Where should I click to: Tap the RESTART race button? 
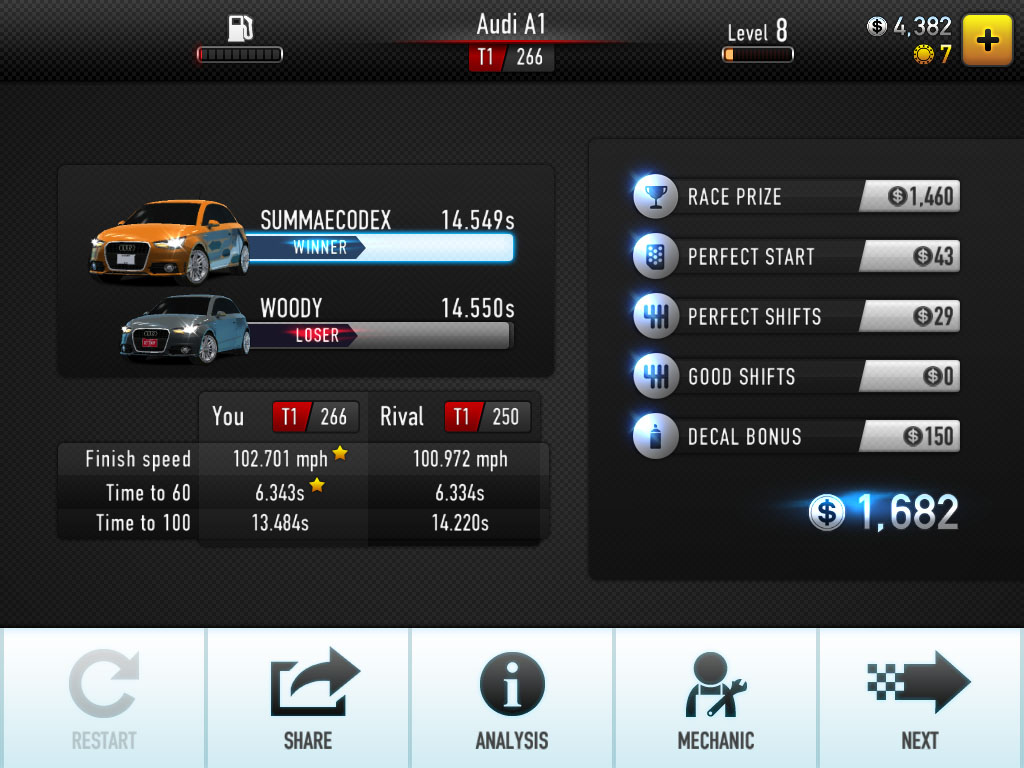coord(103,698)
